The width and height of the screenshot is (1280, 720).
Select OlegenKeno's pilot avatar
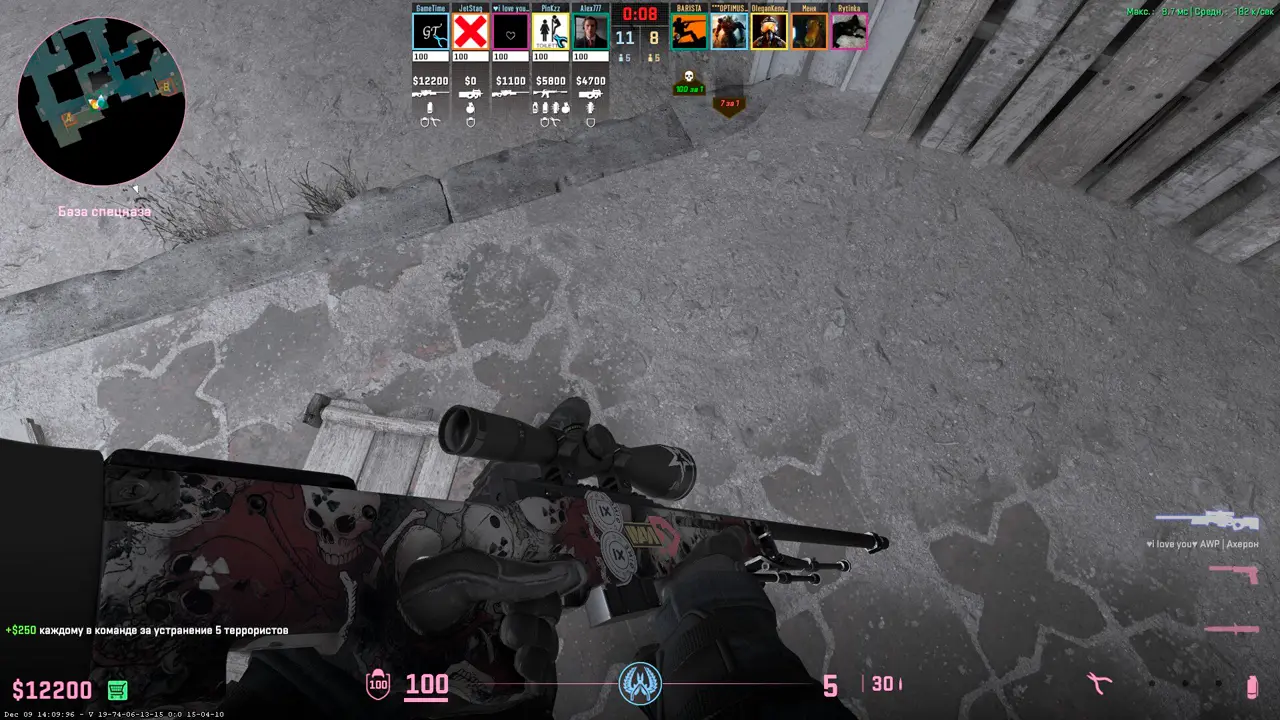point(769,31)
